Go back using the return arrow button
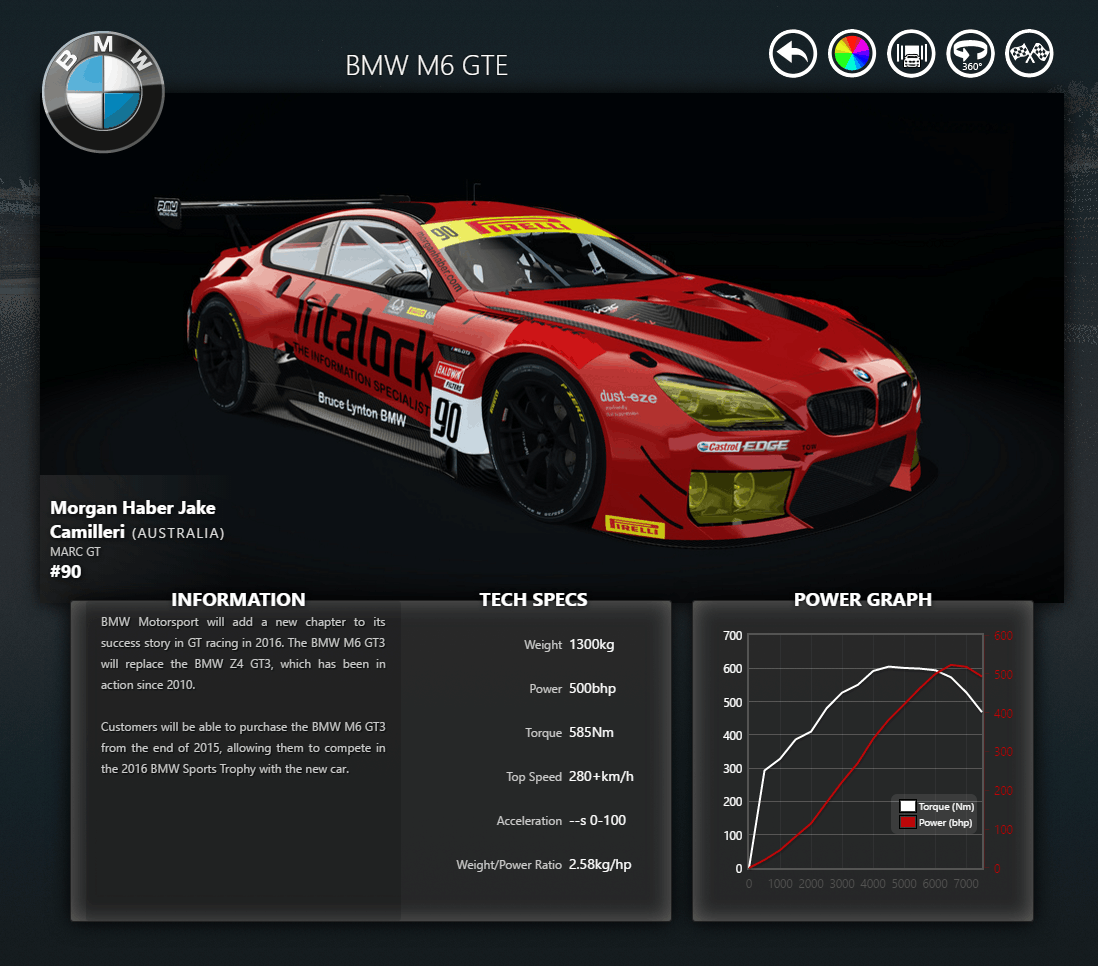 point(793,53)
